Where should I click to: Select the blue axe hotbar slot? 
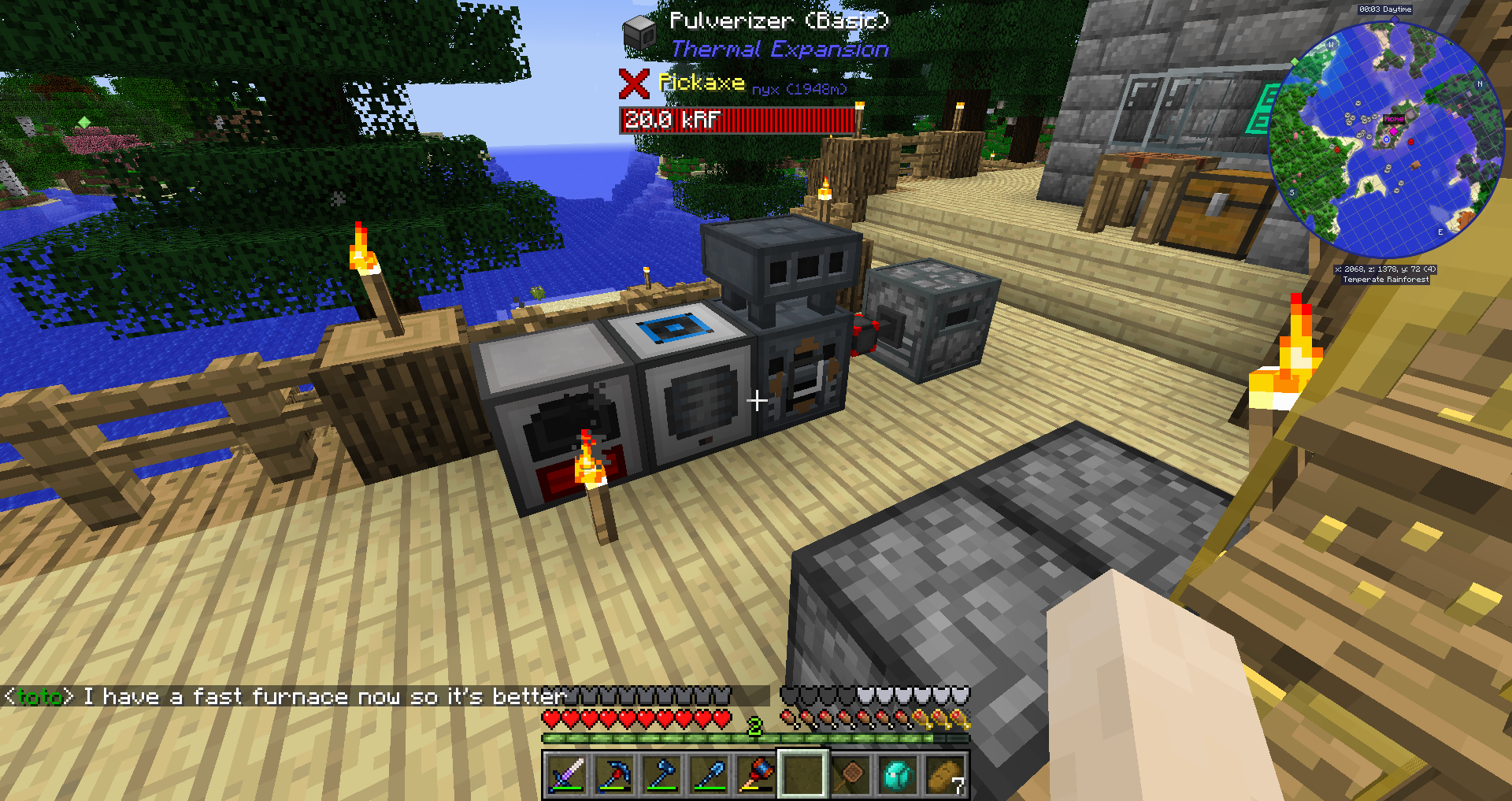[661, 775]
